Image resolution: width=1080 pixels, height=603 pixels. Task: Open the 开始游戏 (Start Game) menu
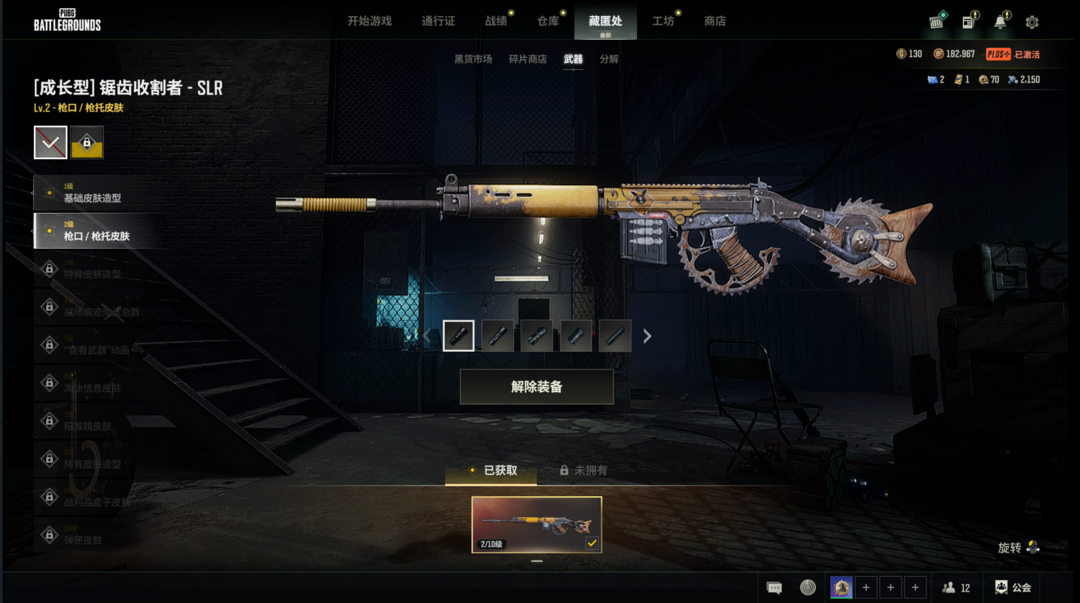[369, 21]
